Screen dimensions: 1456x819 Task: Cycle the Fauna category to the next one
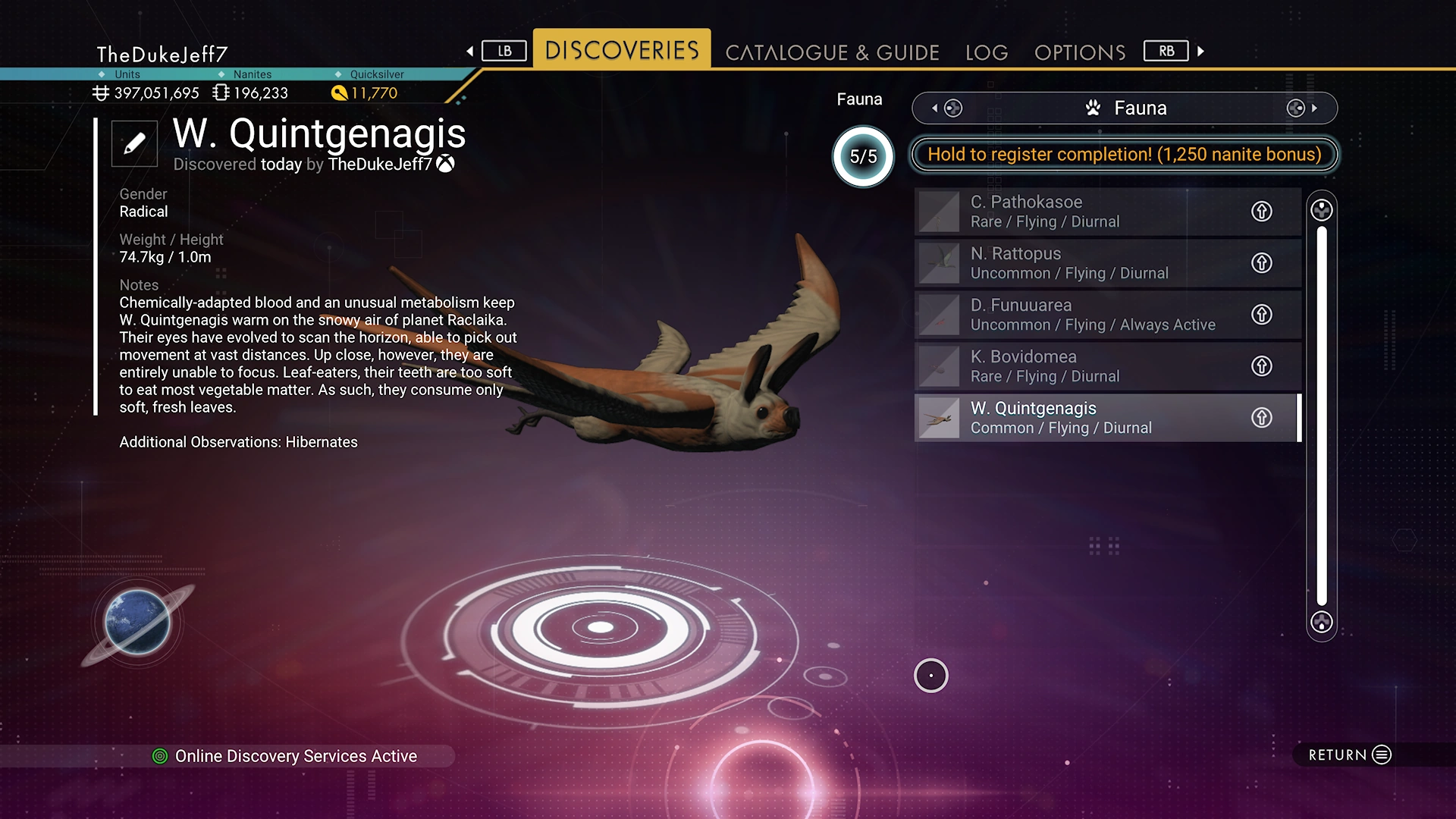1303,108
